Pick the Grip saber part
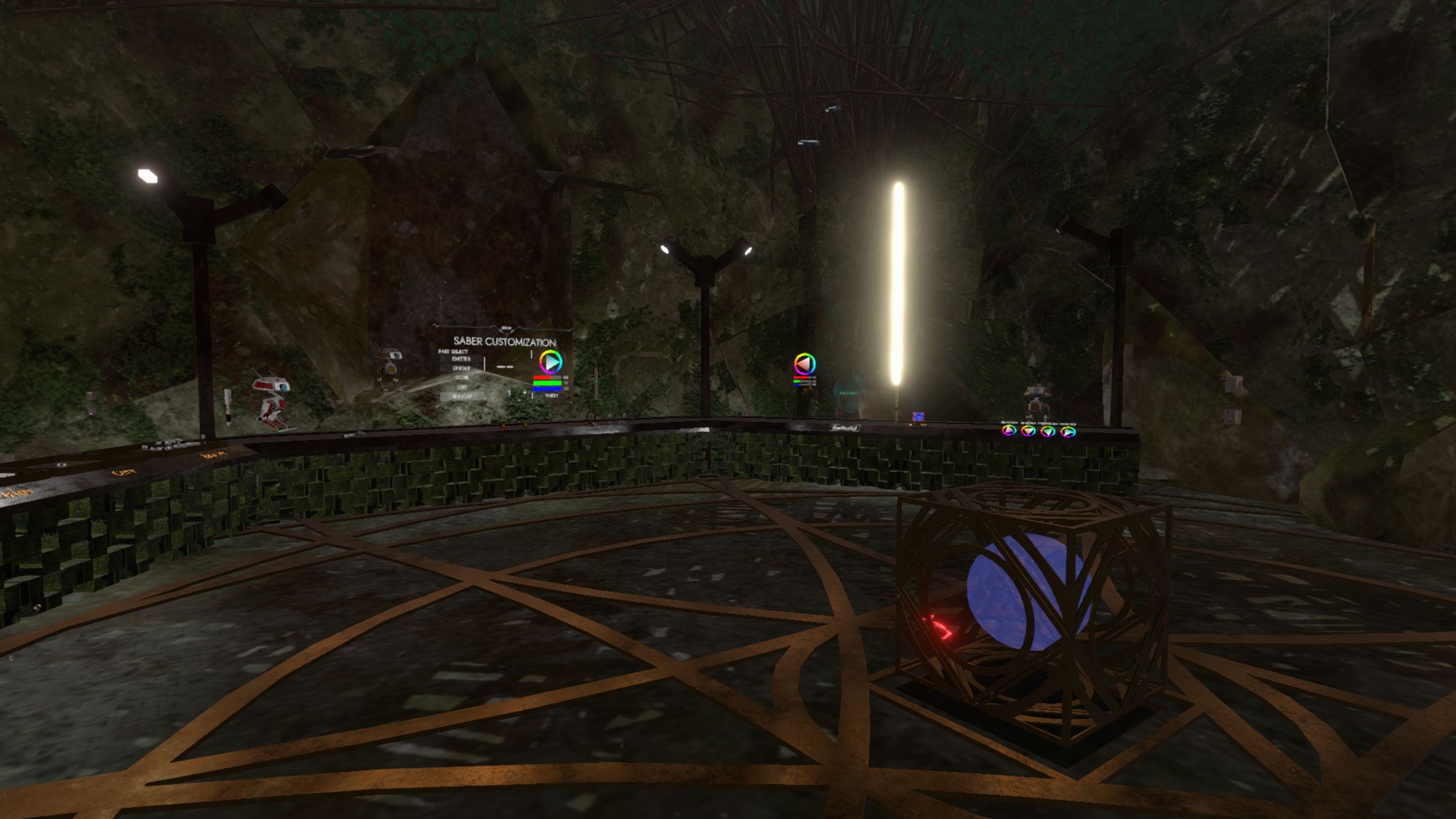 (x=461, y=387)
